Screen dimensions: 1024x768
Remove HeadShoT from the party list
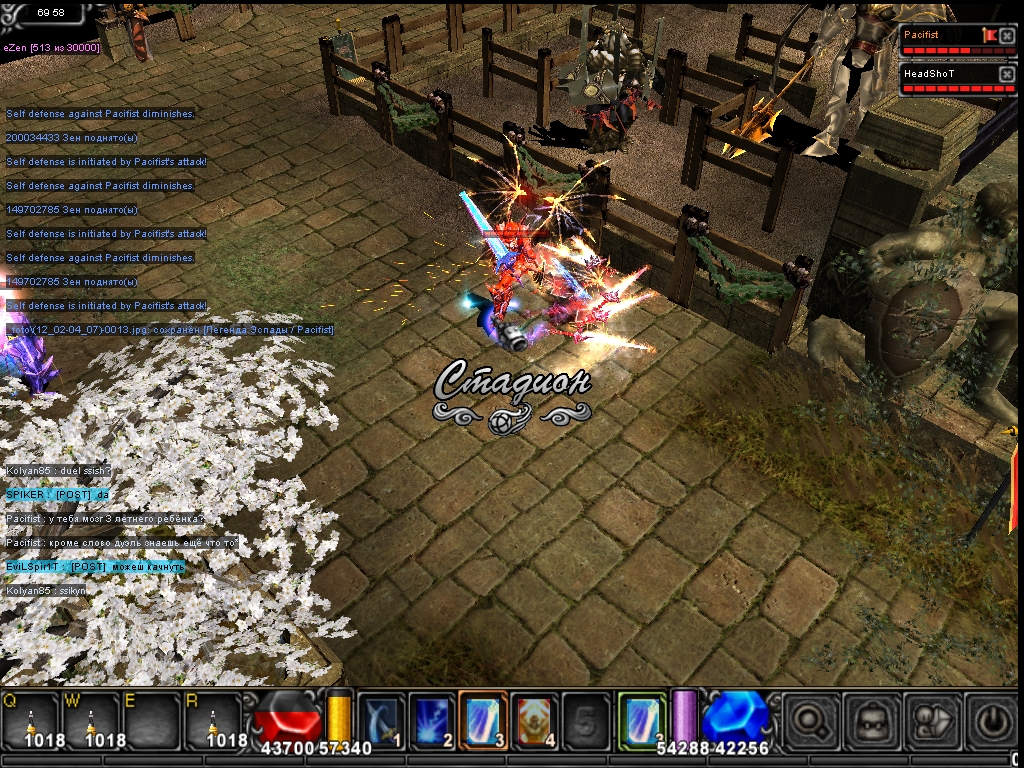[x=1007, y=74]
